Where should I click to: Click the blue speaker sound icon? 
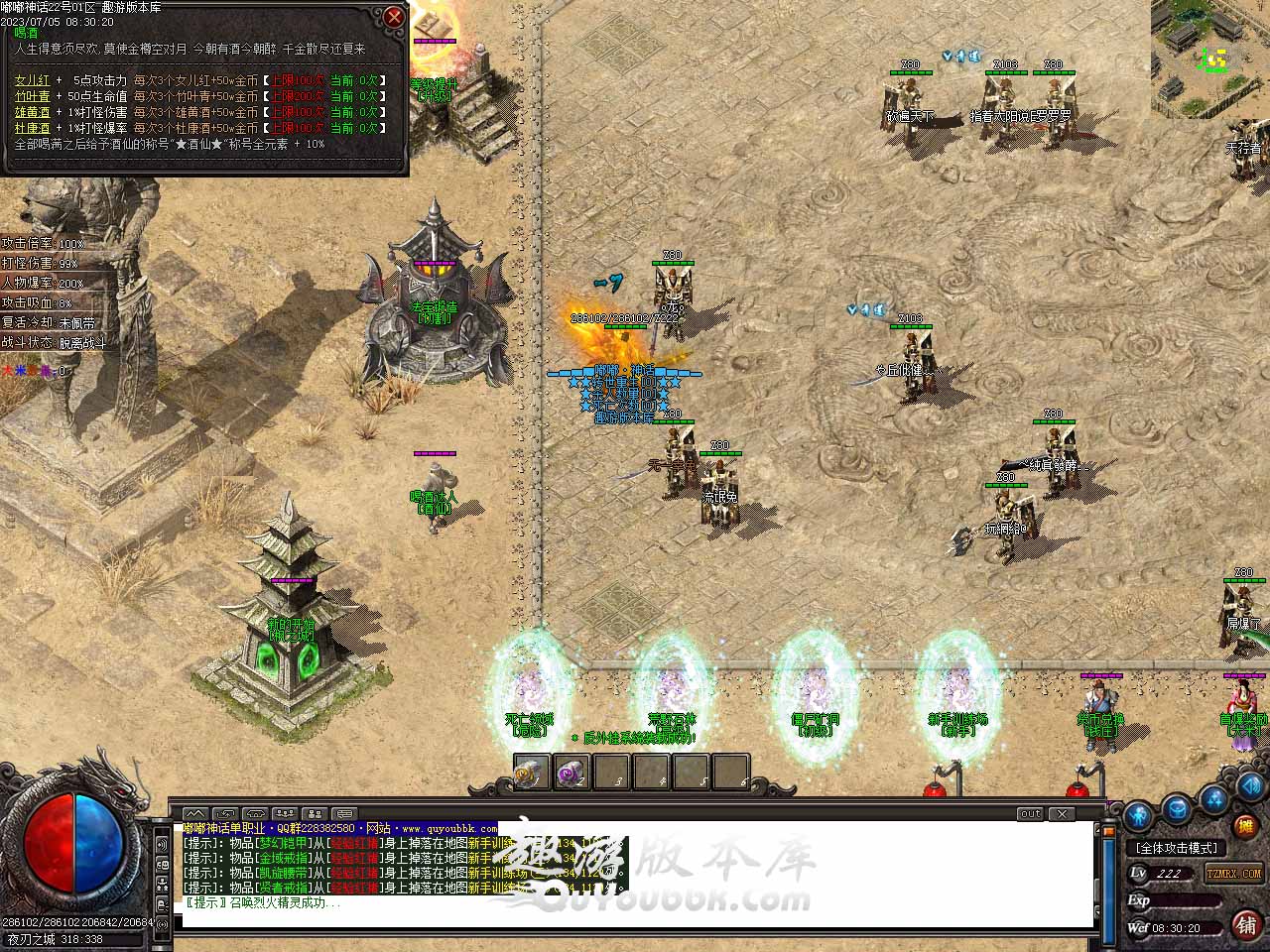pyautogui.click(x=1248, y=786)
